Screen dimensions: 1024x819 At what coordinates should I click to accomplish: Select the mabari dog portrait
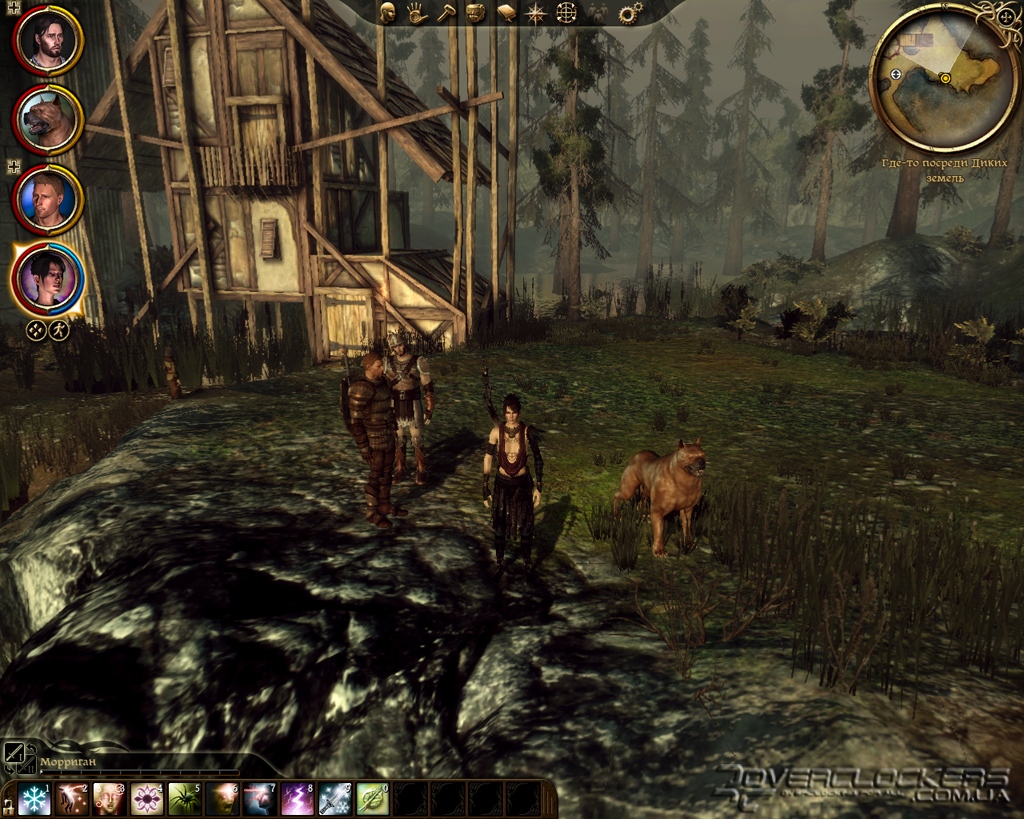click(x=47, y=119)
